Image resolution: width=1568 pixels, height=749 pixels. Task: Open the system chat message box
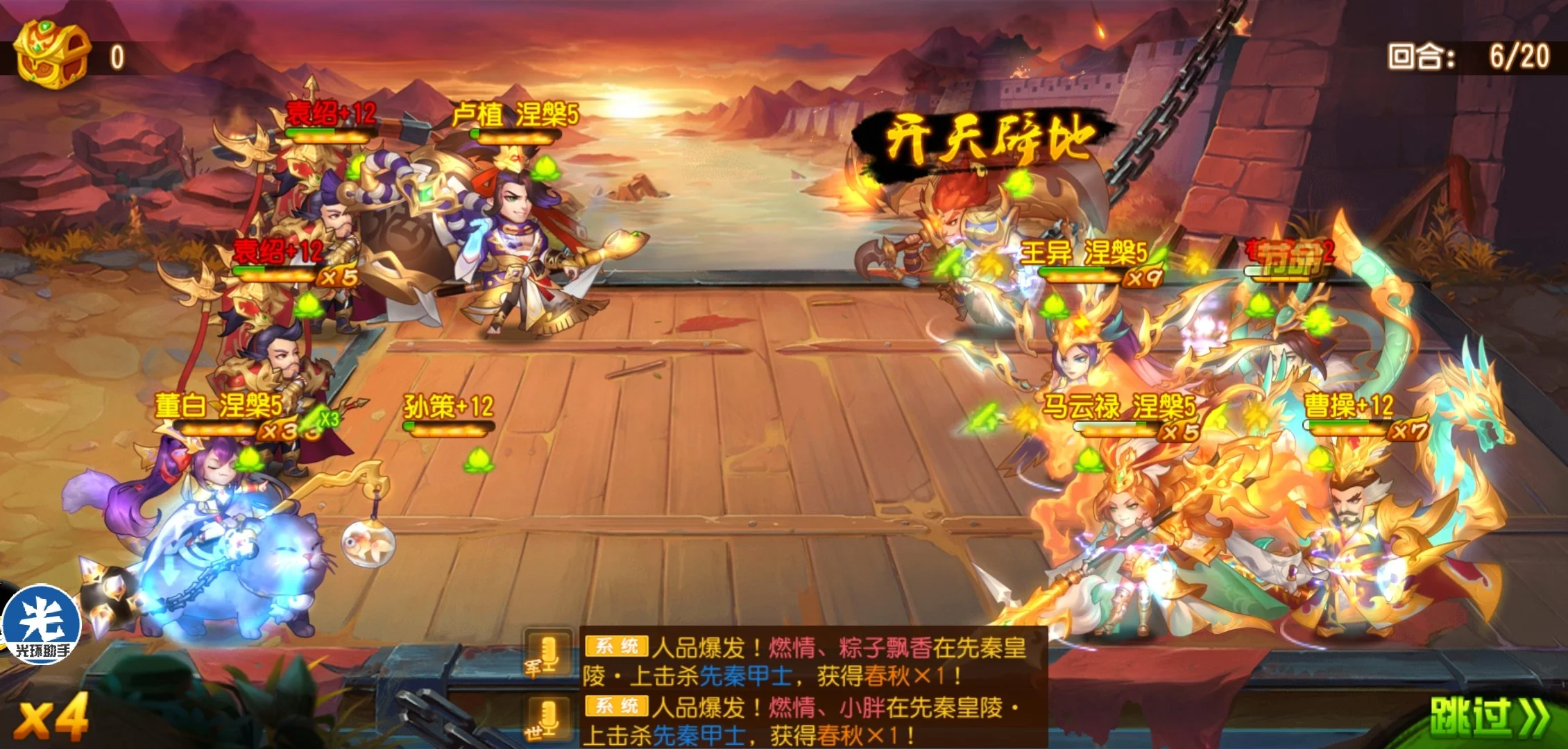tap(812, 687)
